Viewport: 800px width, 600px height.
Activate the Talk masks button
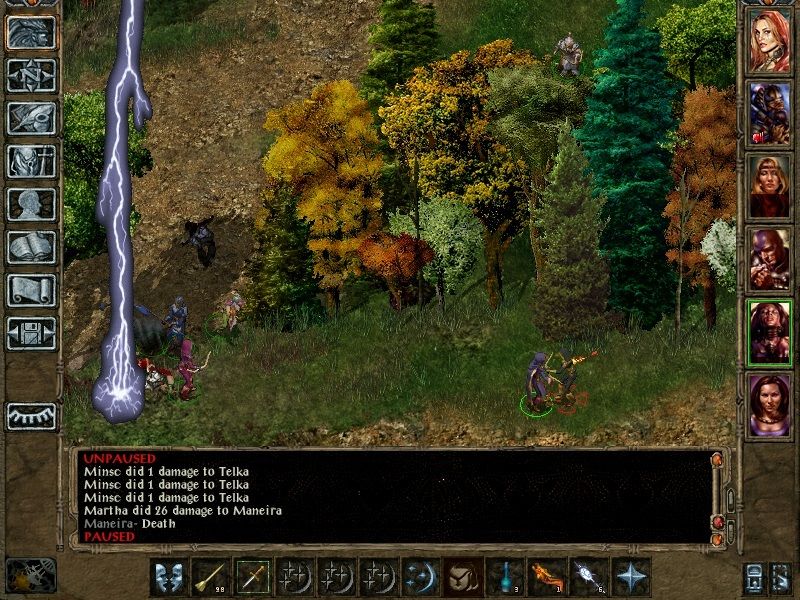[169, 577]
